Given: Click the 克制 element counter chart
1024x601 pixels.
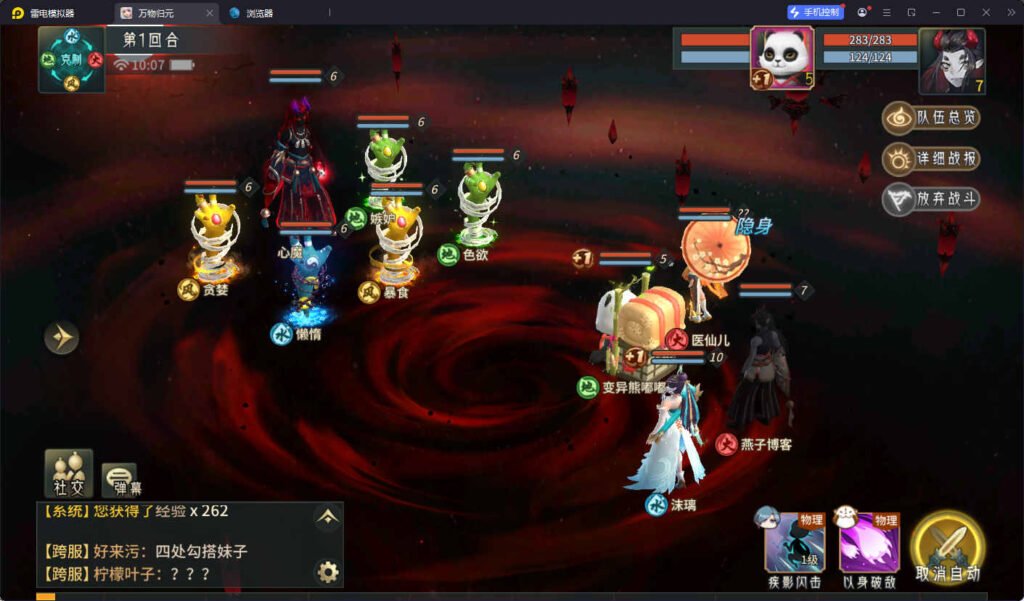Looking at the screenshot, I should [x=71, y=59].
